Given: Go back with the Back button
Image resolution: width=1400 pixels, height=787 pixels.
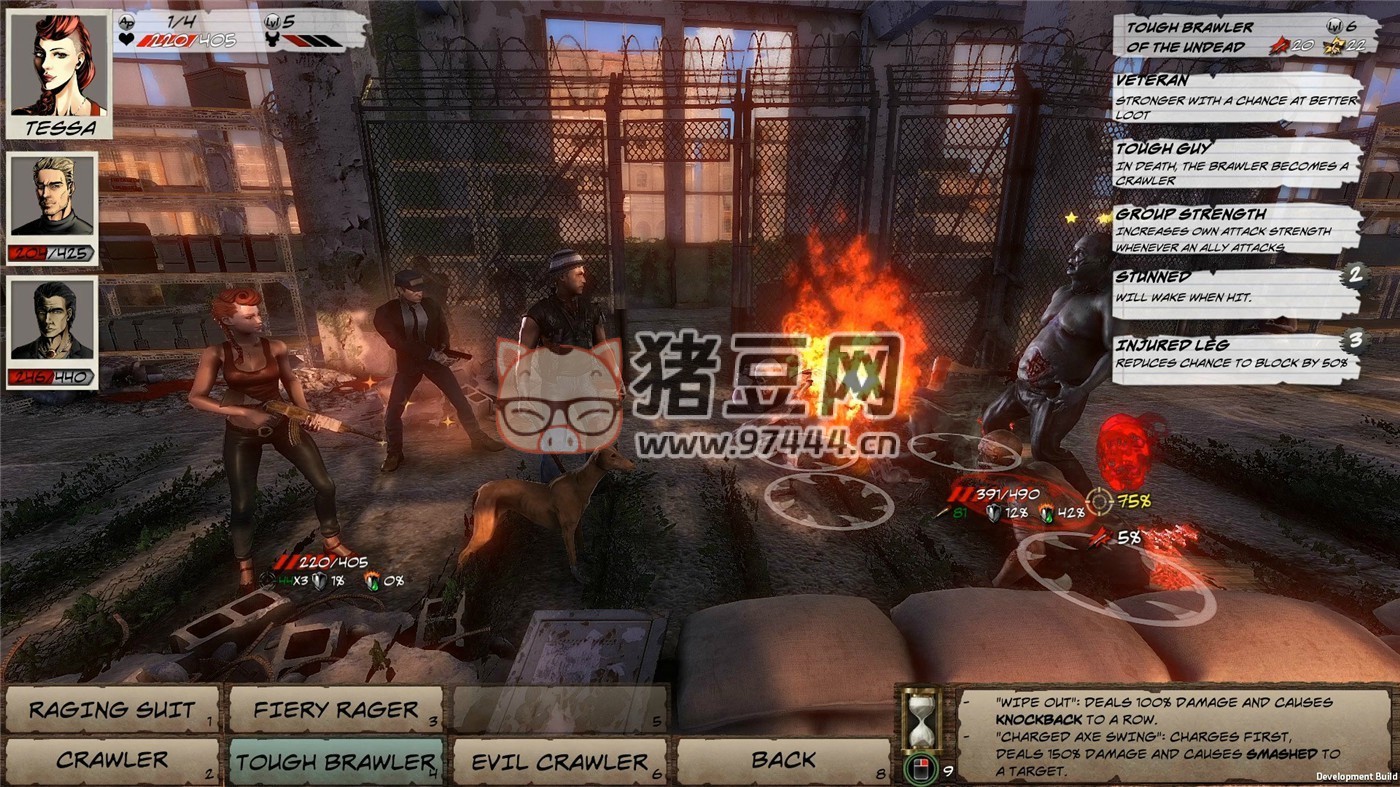Looking at the screenshot, I should [x=783, y=761].
